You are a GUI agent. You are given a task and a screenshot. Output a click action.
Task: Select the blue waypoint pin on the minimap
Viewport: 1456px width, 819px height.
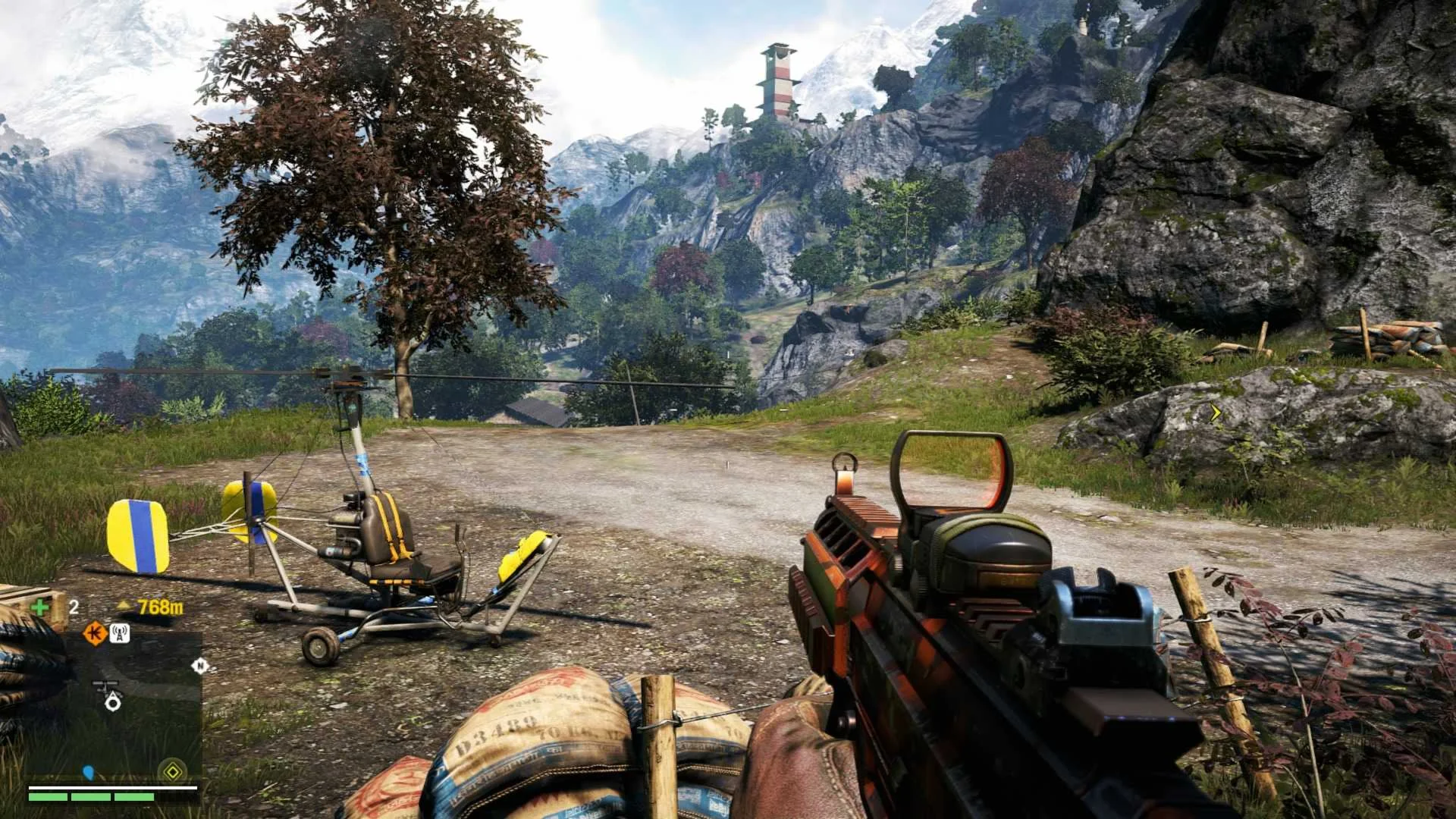[x=88, y=773]
